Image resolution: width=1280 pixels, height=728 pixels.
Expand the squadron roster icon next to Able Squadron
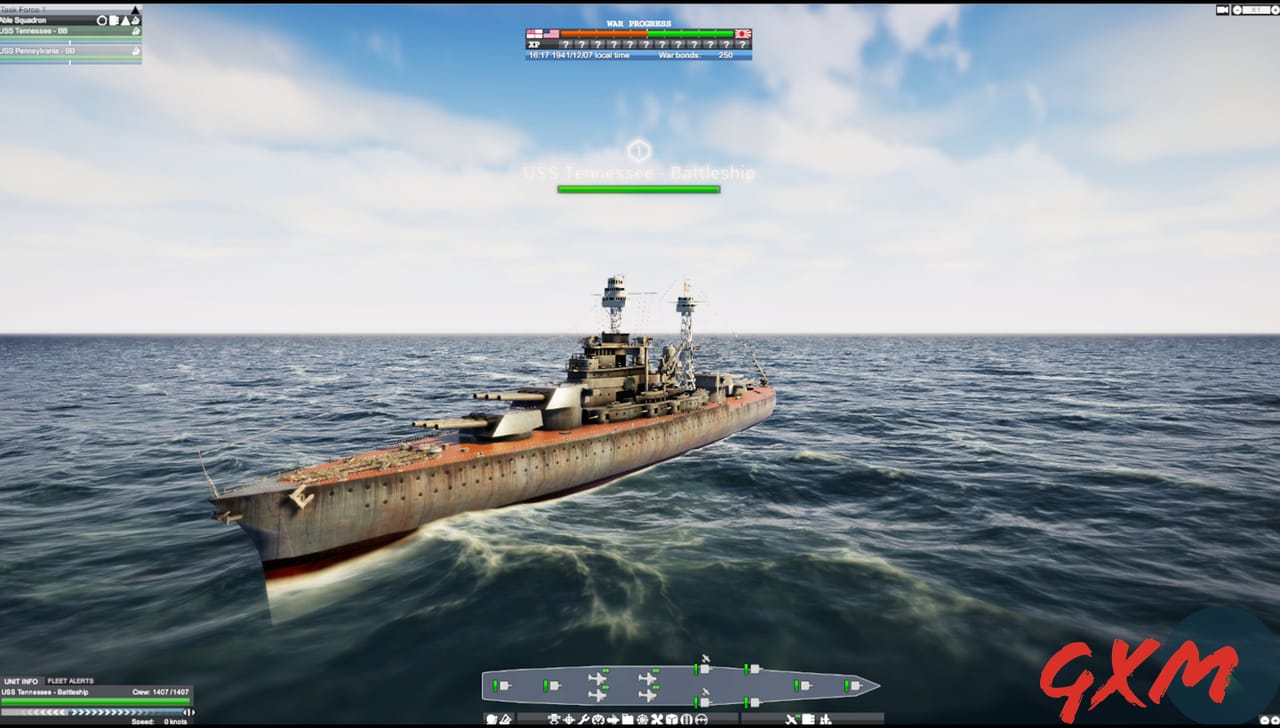point(114,20)
